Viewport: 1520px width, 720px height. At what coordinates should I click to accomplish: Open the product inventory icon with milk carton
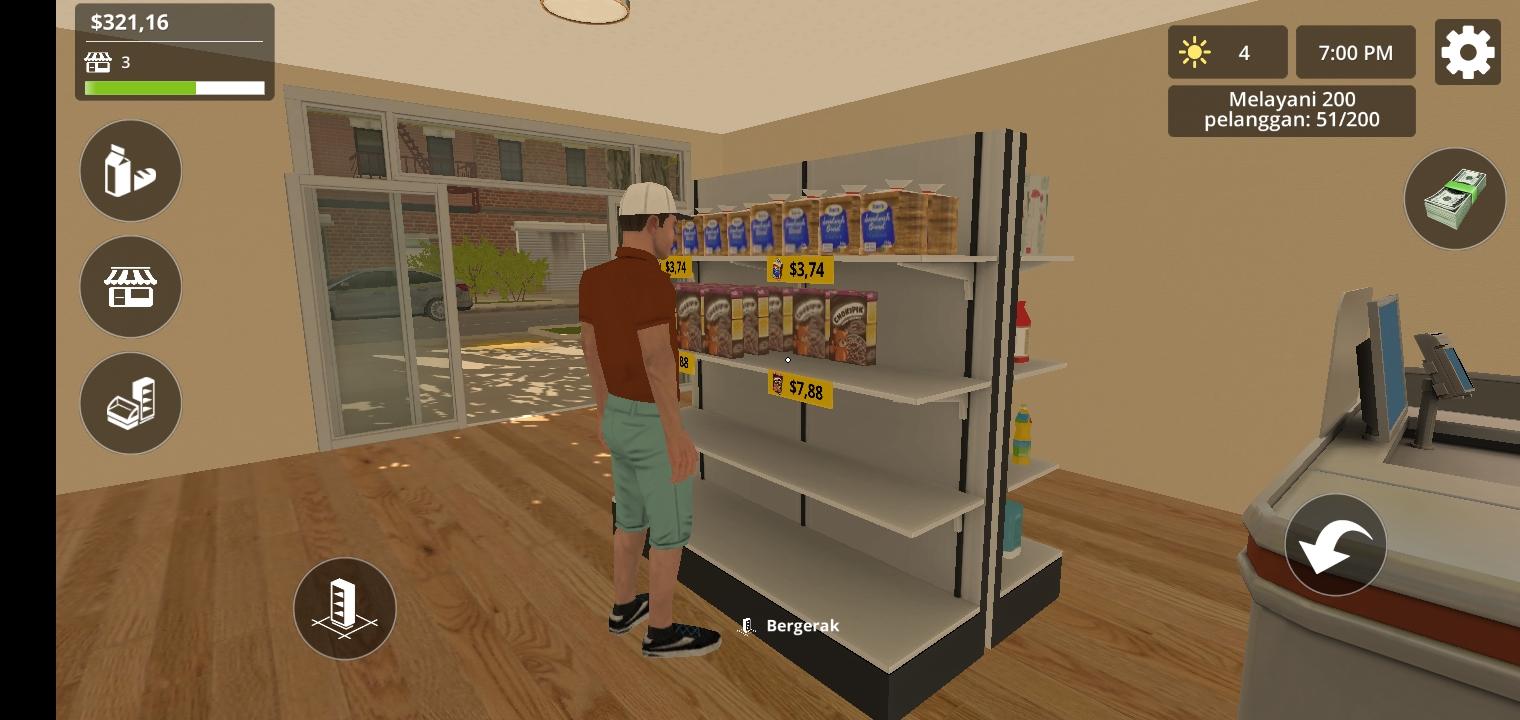pos(130,170)
